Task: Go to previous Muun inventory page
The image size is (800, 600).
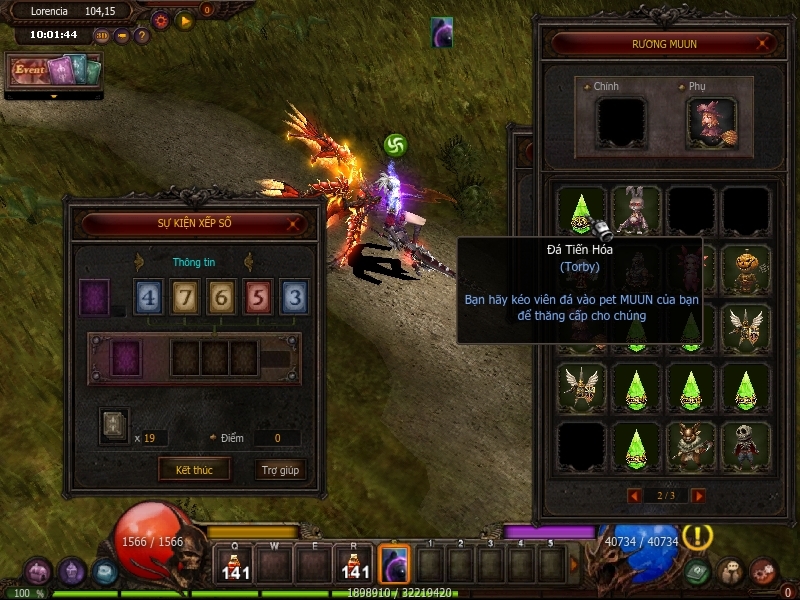Action: pos(633,495)
